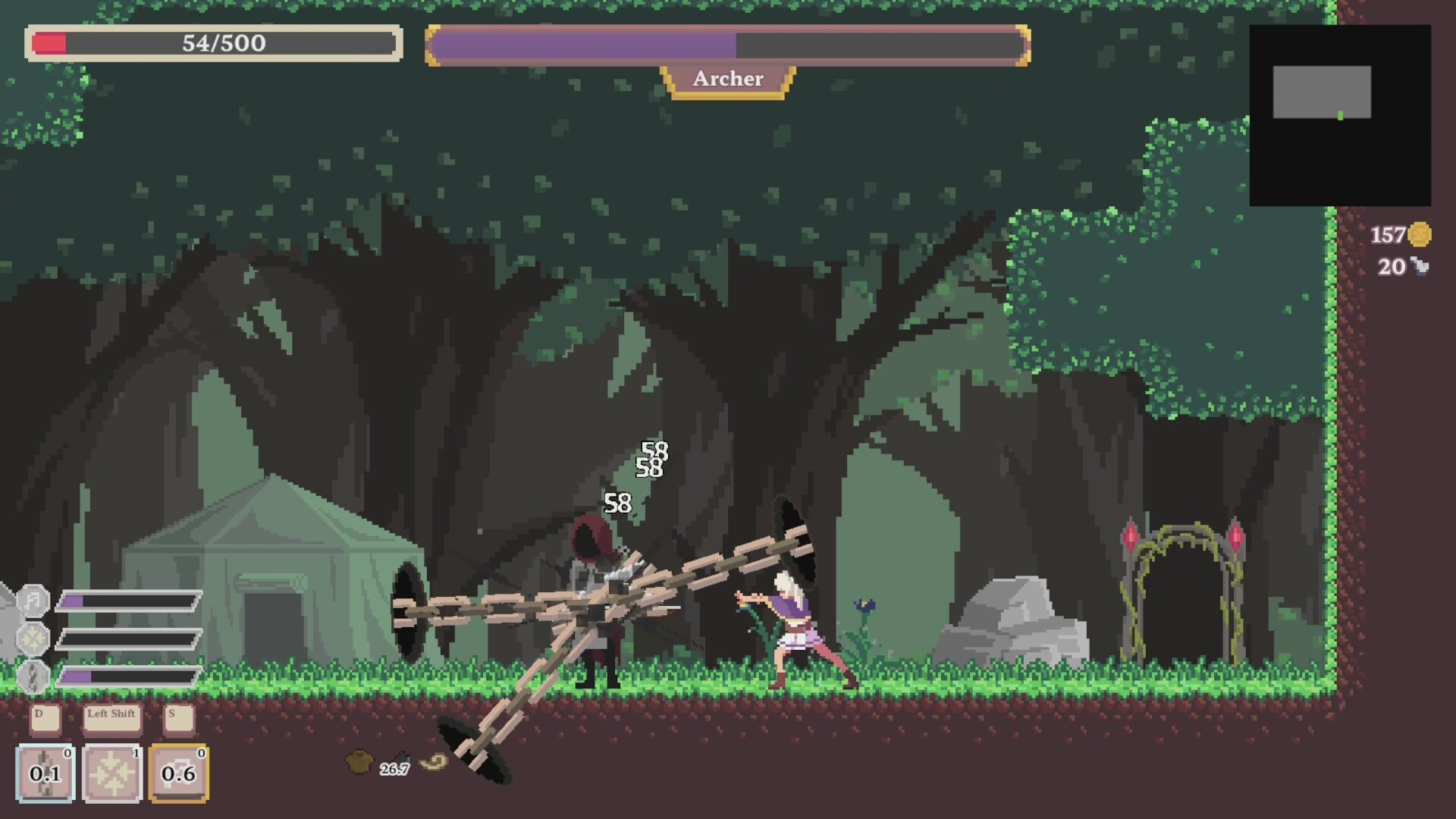Click the green player marker on the minimap
Screen dimensions: 1456x819
tap(1340, 114)
